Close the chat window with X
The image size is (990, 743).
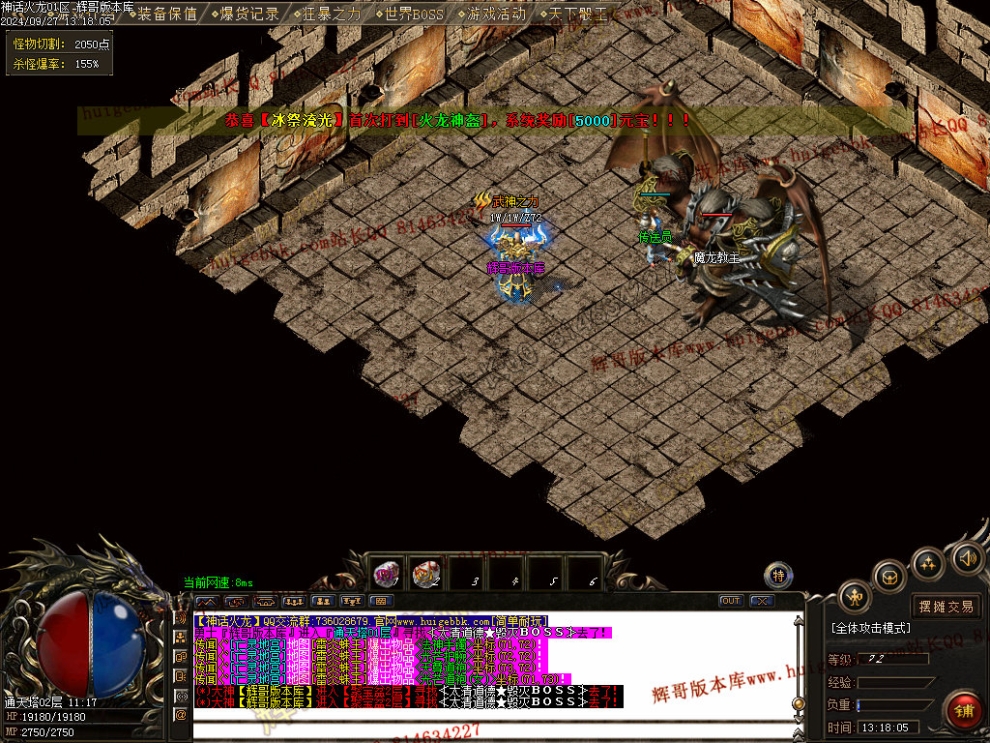(762, 601)
